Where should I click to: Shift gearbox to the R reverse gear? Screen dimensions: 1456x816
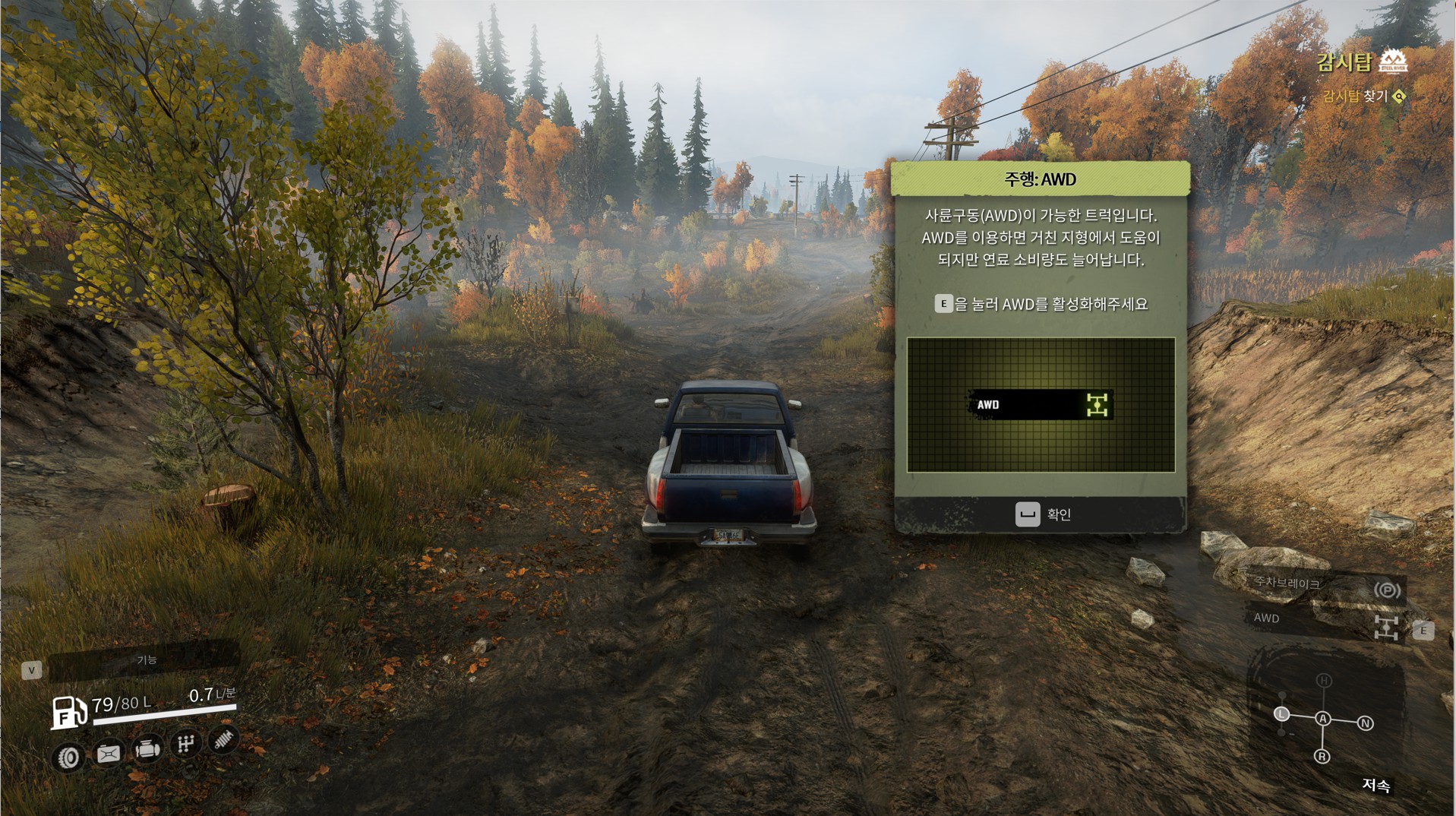[1322, 757]
